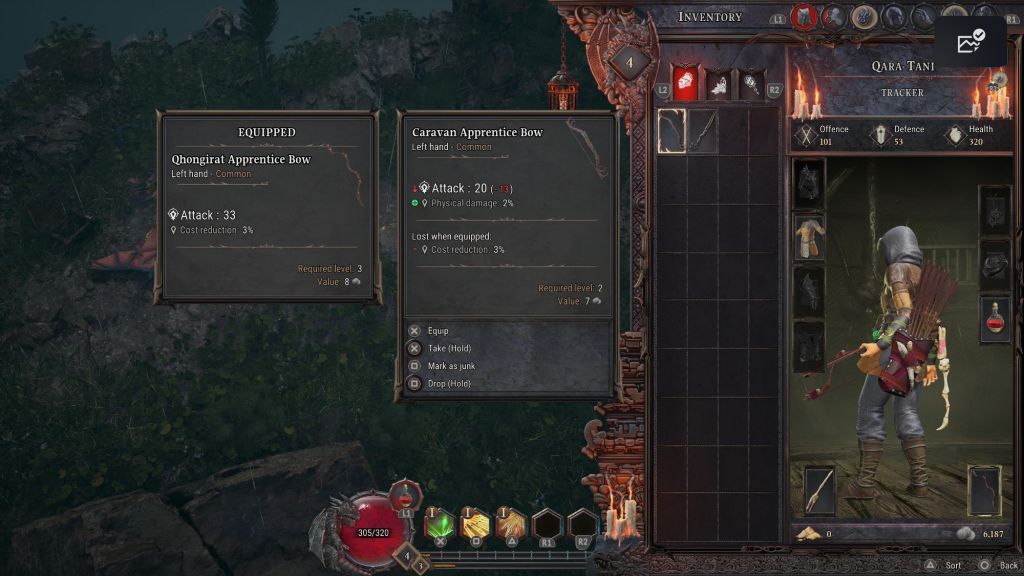
Task: Choose the Equip option for the bow
Action: [x=438, y=331]
